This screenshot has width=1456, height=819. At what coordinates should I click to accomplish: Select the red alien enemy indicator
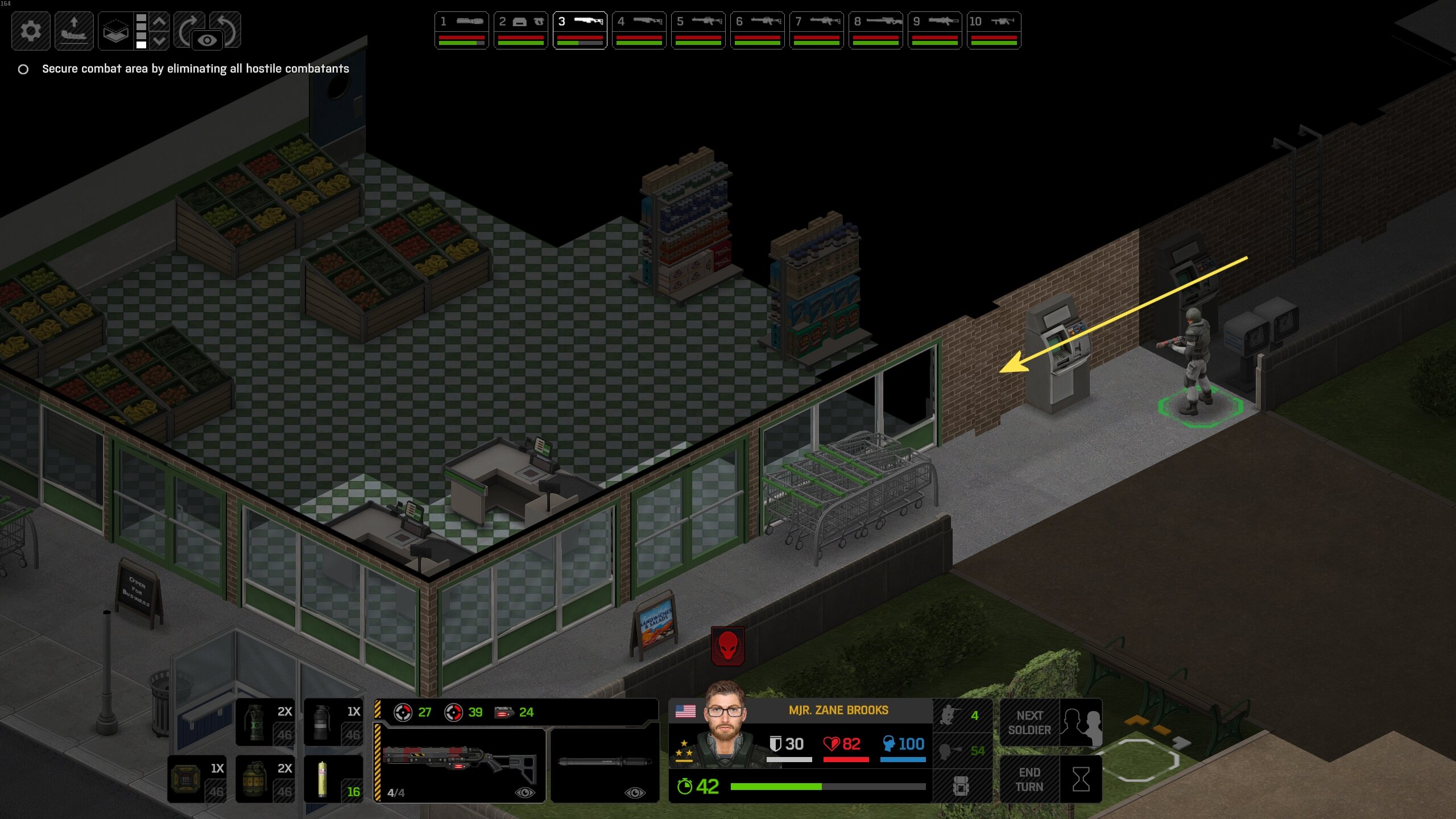(x=727, y=646)
